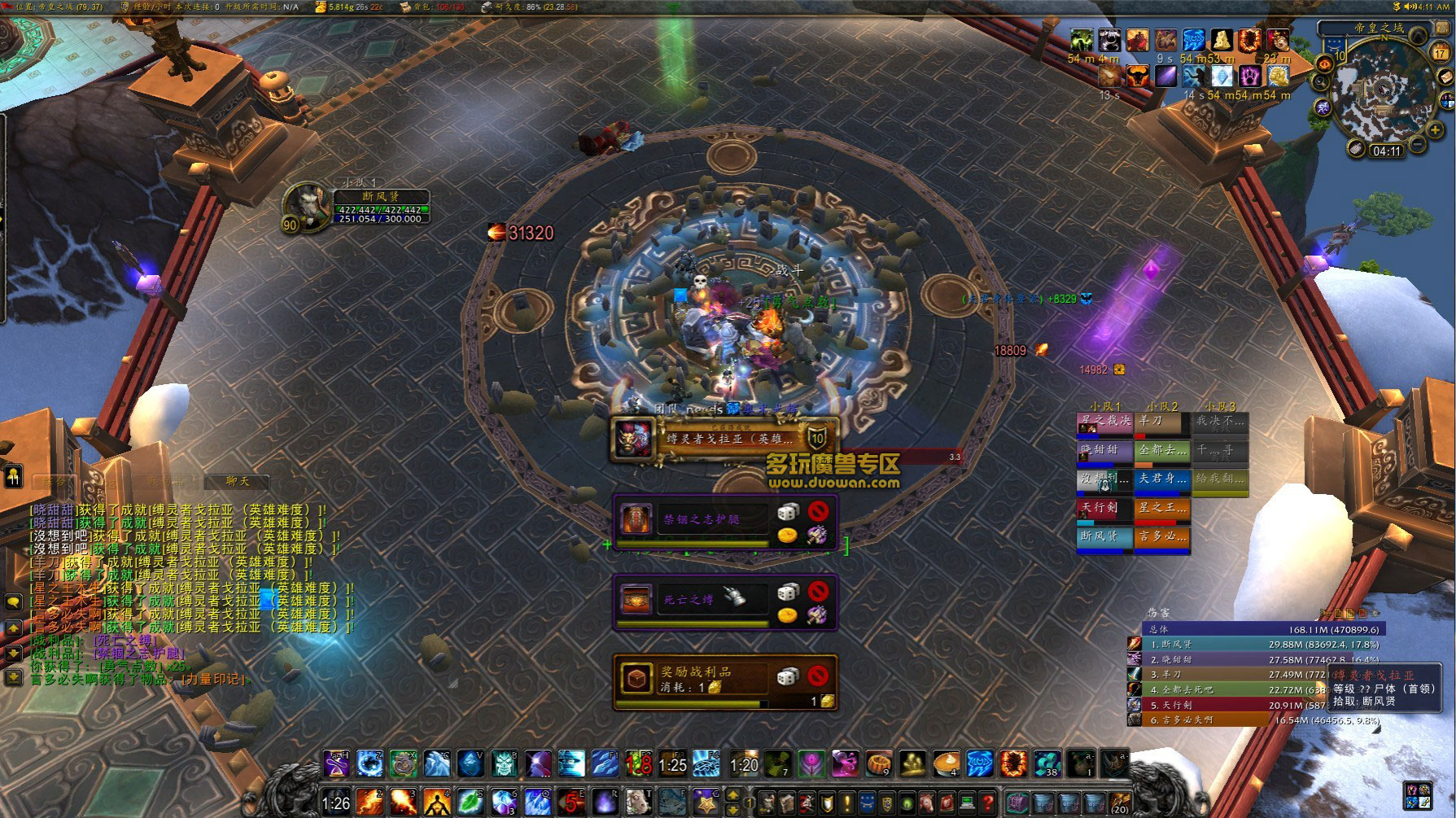The width and height of the screenshot is (1456, 818).
Task: Pass on the 禁锢之志护腿 loot roll
Action: pyautogui.click(x=818, y=511)
